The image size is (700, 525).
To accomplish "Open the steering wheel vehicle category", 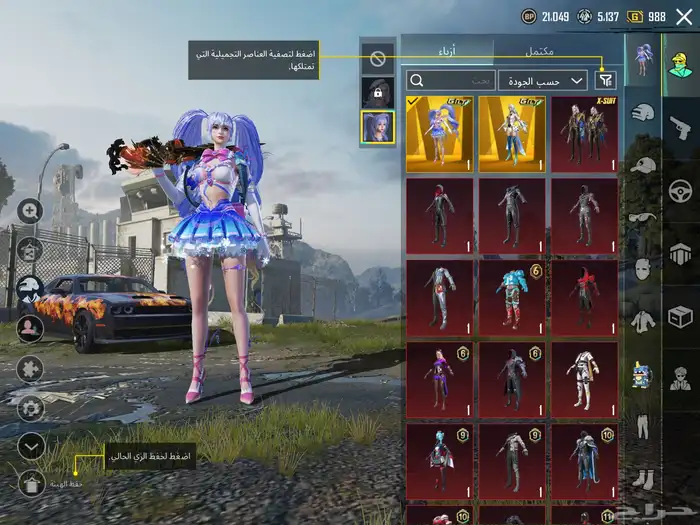I will (680, 190).
